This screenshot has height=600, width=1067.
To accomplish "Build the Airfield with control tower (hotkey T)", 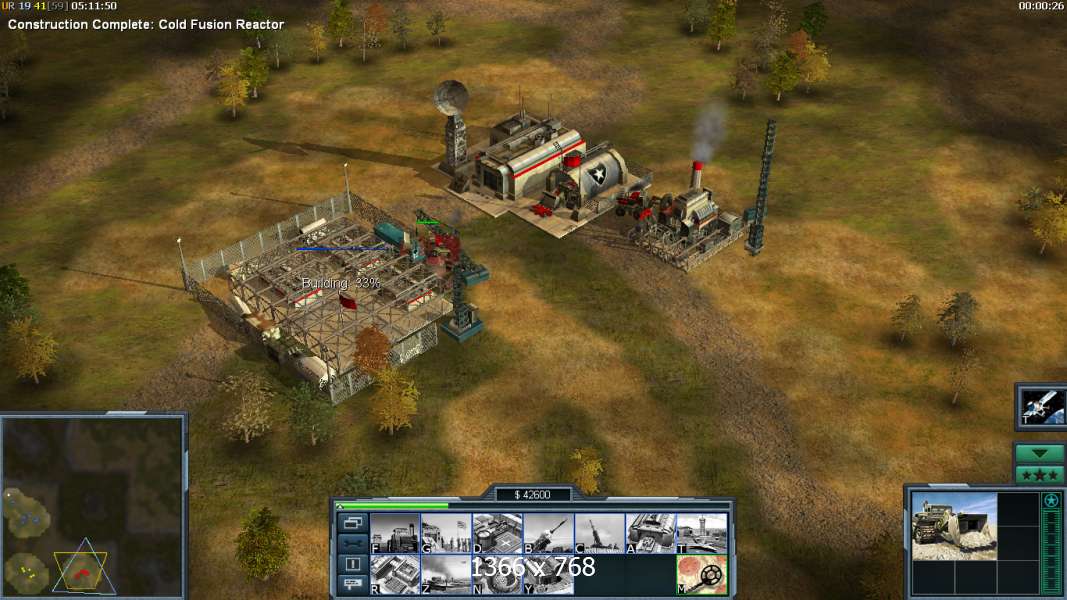I will 701,533.
